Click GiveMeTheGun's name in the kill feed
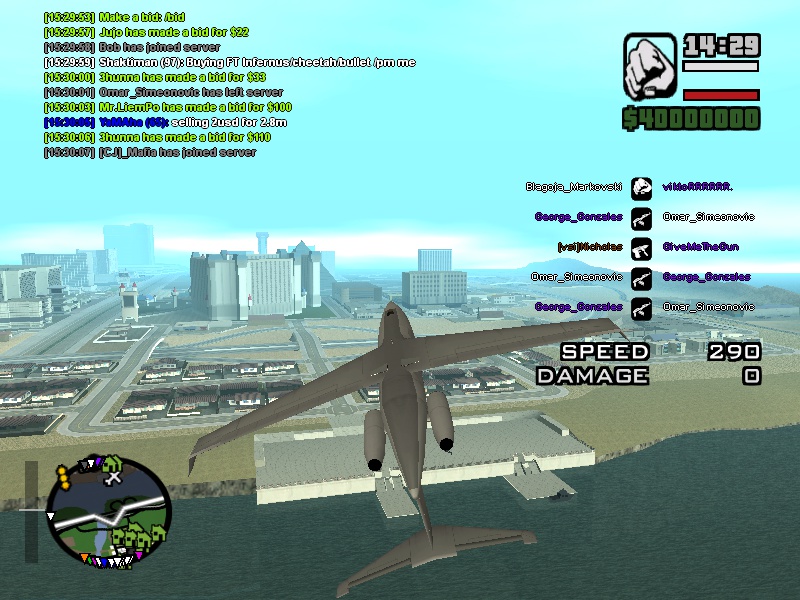 699,247
